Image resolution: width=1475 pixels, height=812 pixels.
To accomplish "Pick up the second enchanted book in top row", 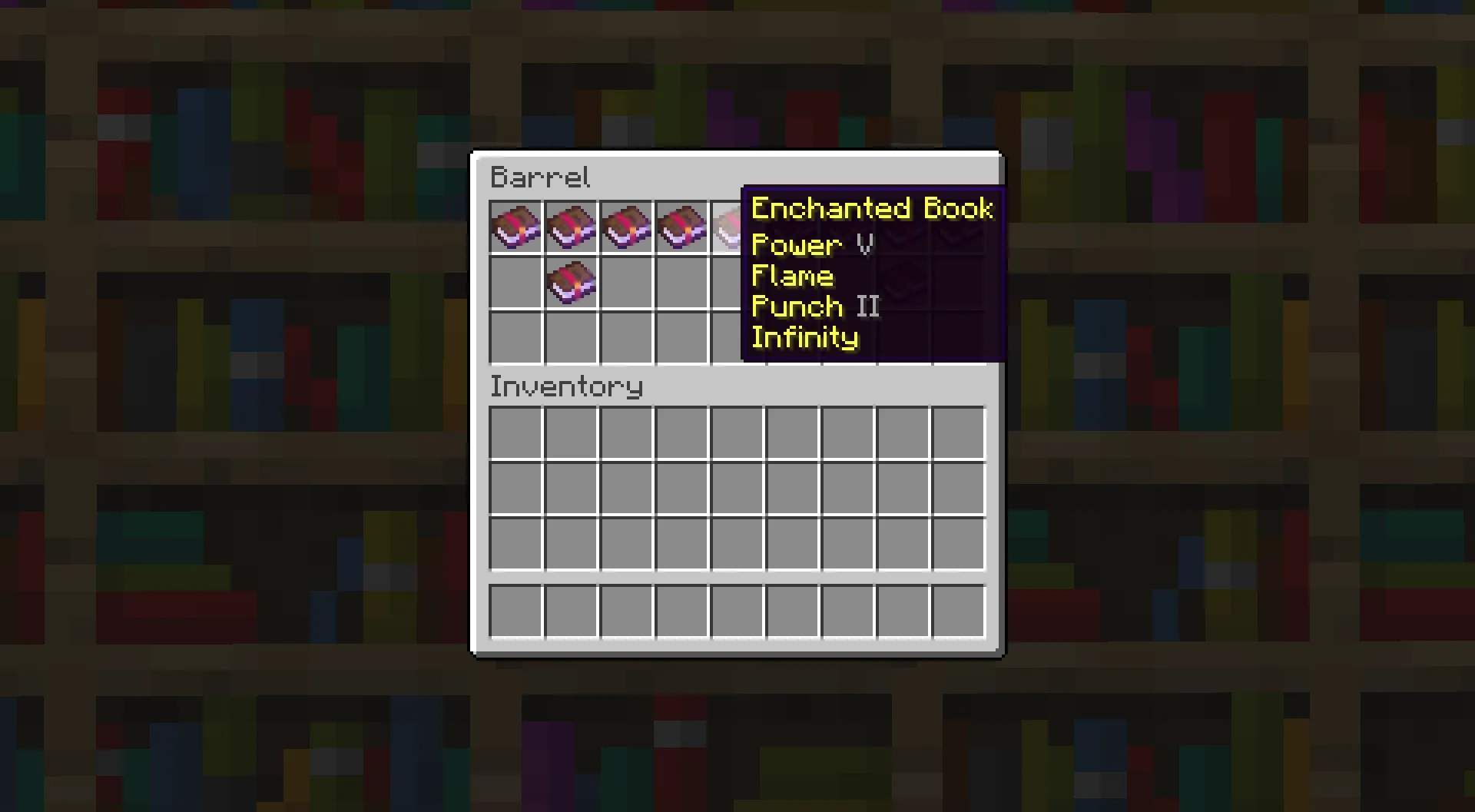I will click(x=571, y=227).
